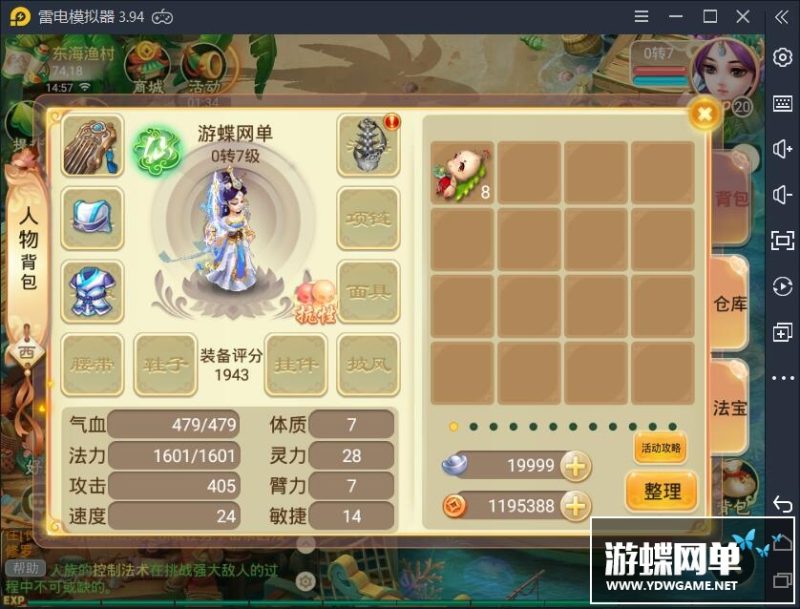The width and height of the screenshot is (800, 609).
Task: Select the pig doll item in bag
Action: [462, 172]
